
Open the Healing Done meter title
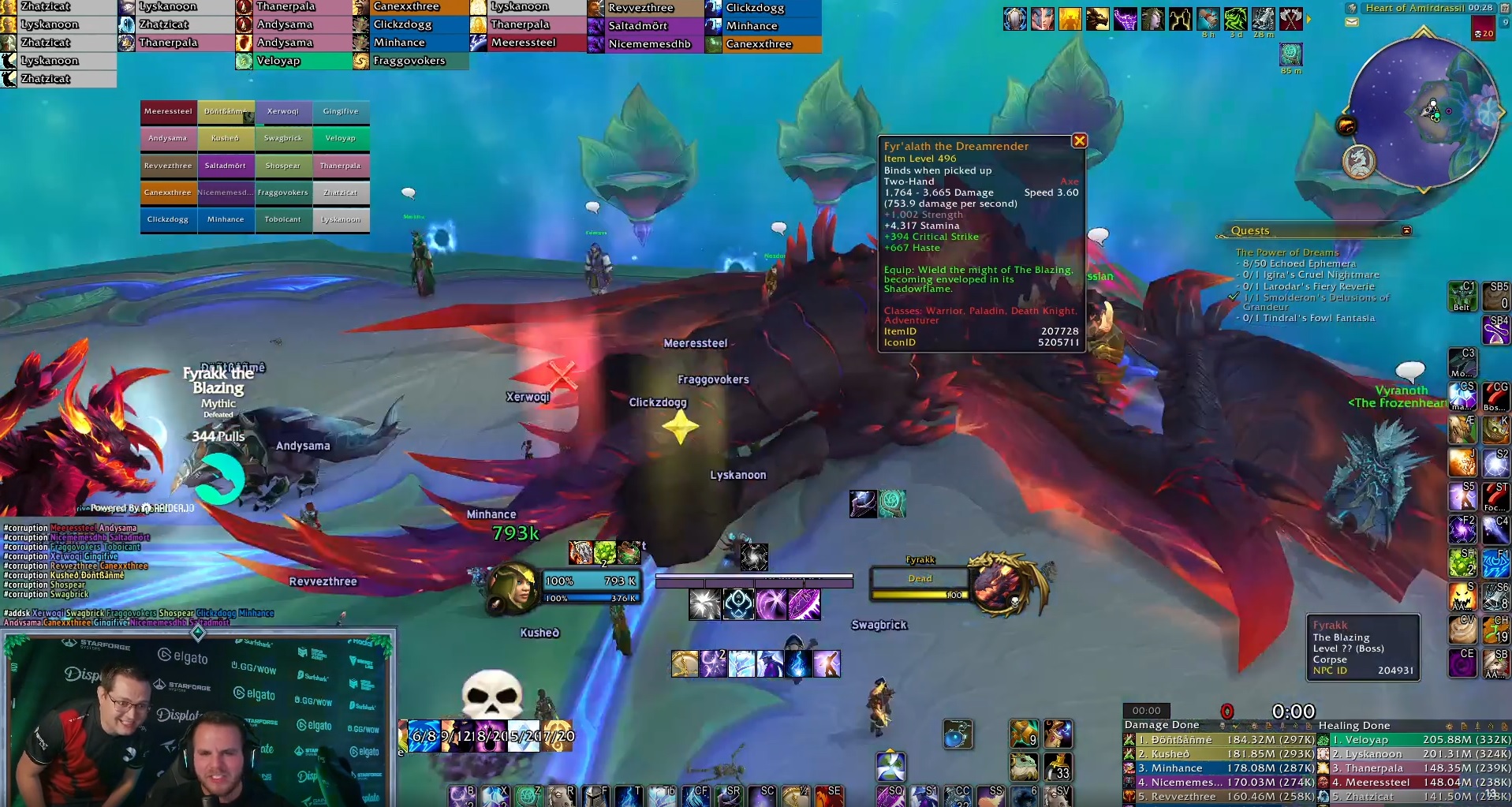pos(1354,726)
